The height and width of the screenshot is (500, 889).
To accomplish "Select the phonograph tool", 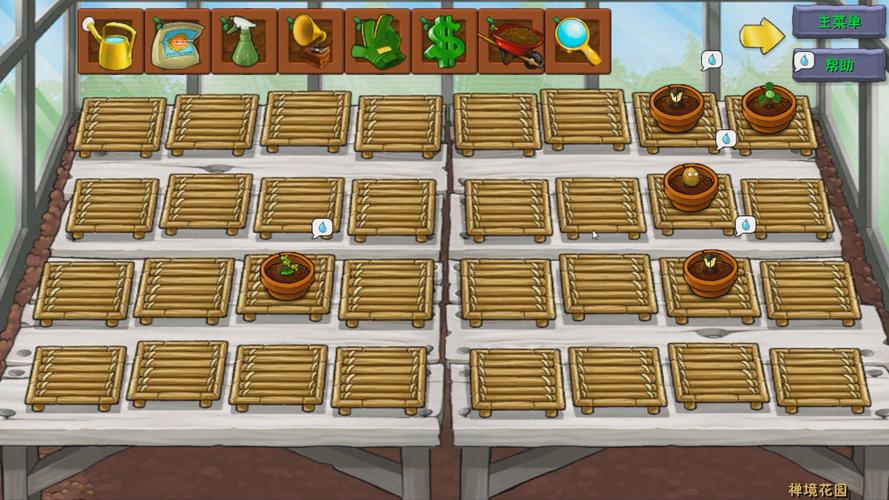I will click(311, 43).
